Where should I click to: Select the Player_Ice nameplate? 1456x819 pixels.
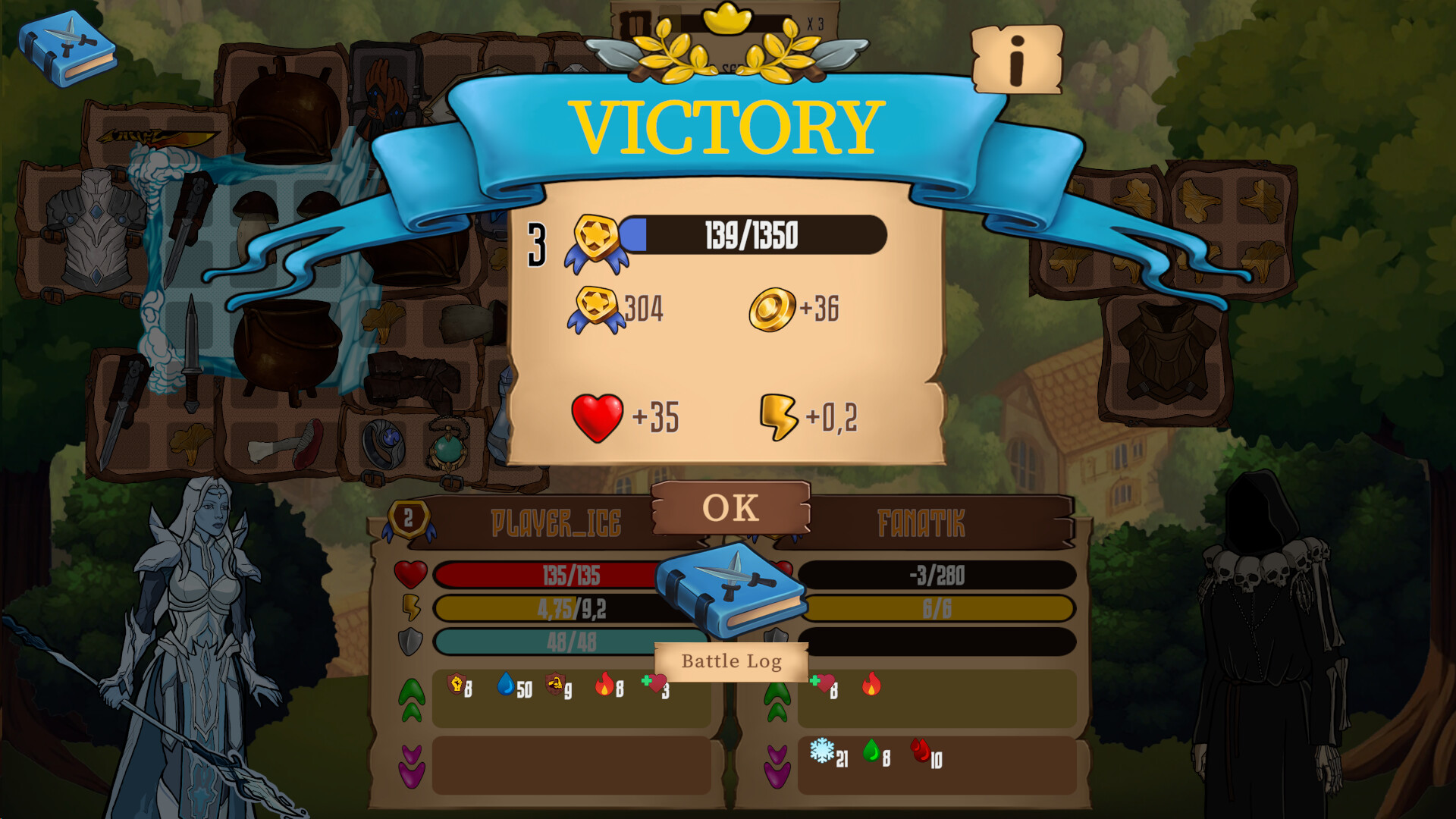tap(557, 522)
